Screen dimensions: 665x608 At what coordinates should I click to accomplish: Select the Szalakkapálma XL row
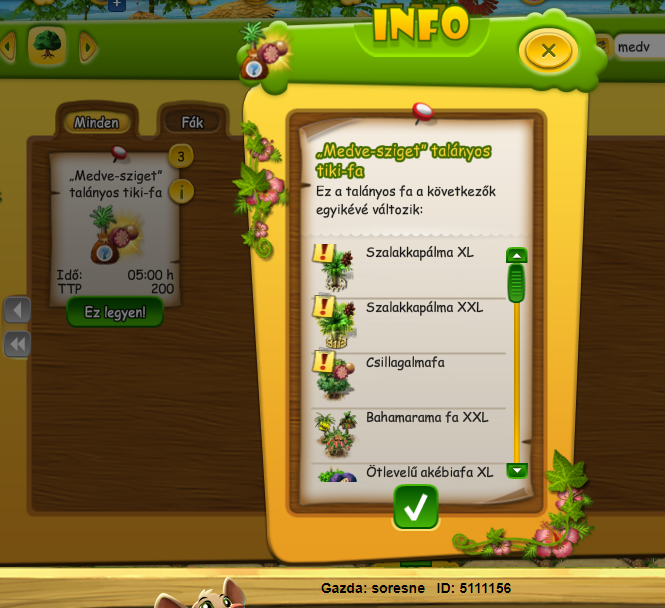click(410, 265)
